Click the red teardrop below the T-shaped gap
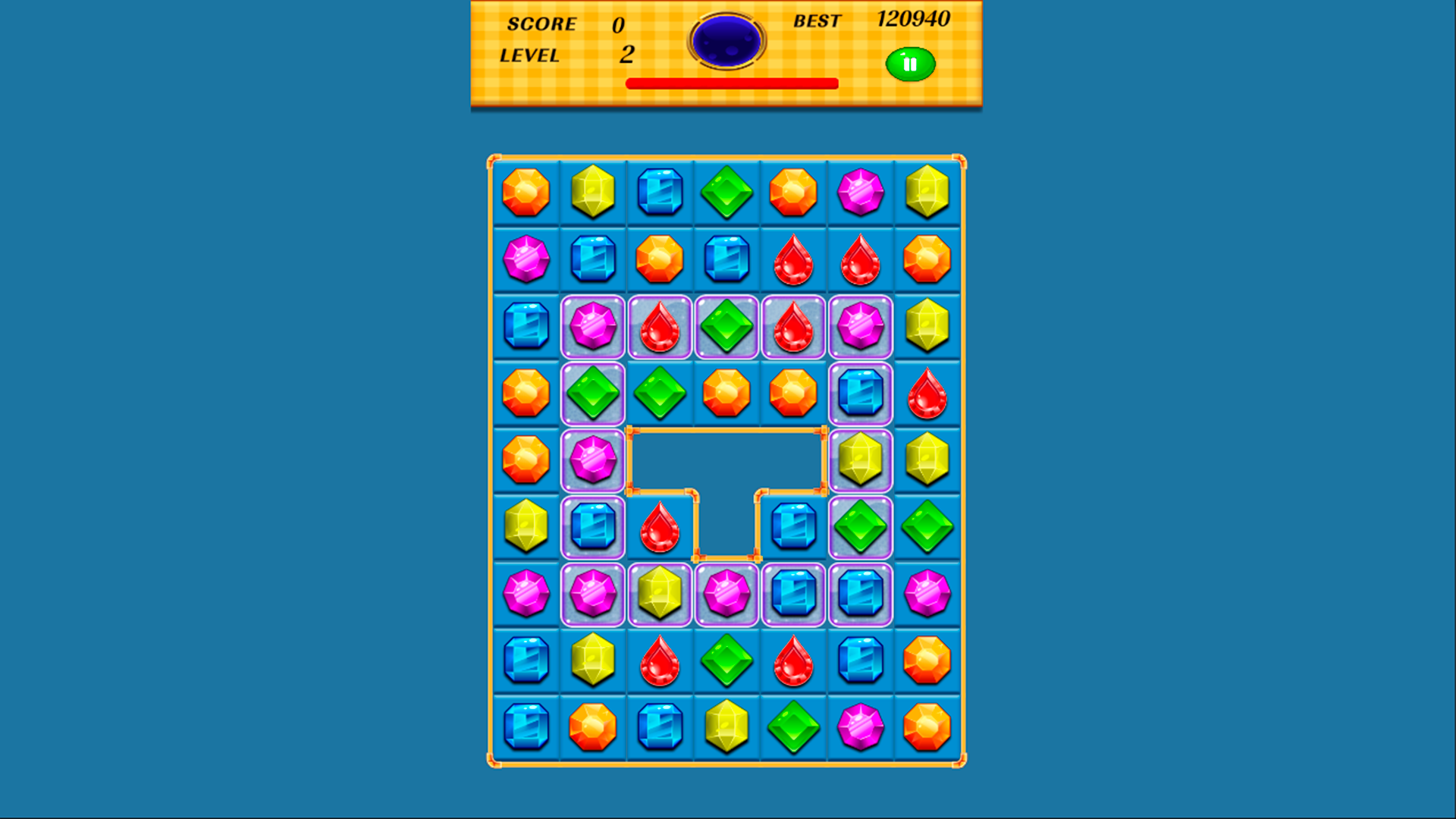The height and width of the screenshot is (819, 1456). 661,526
